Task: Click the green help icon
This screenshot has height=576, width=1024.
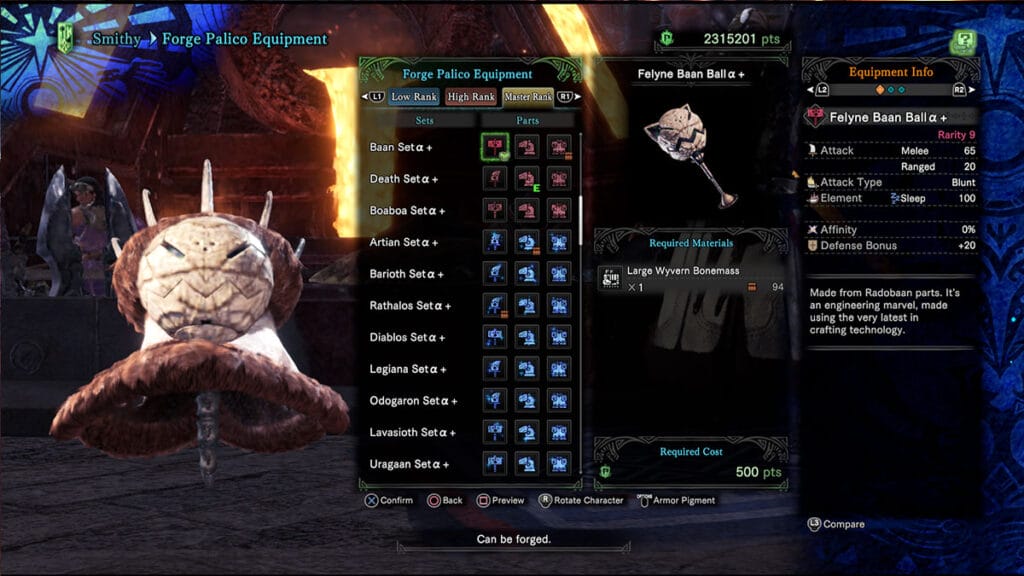Action: tap(963, 42)
